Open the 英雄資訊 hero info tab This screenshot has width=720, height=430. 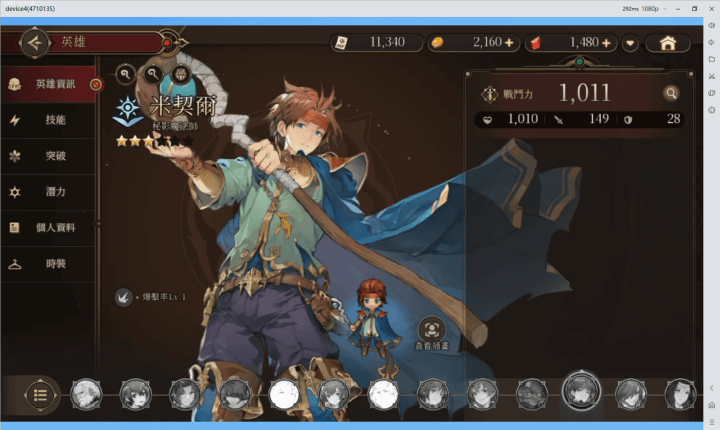coord(50,84)
